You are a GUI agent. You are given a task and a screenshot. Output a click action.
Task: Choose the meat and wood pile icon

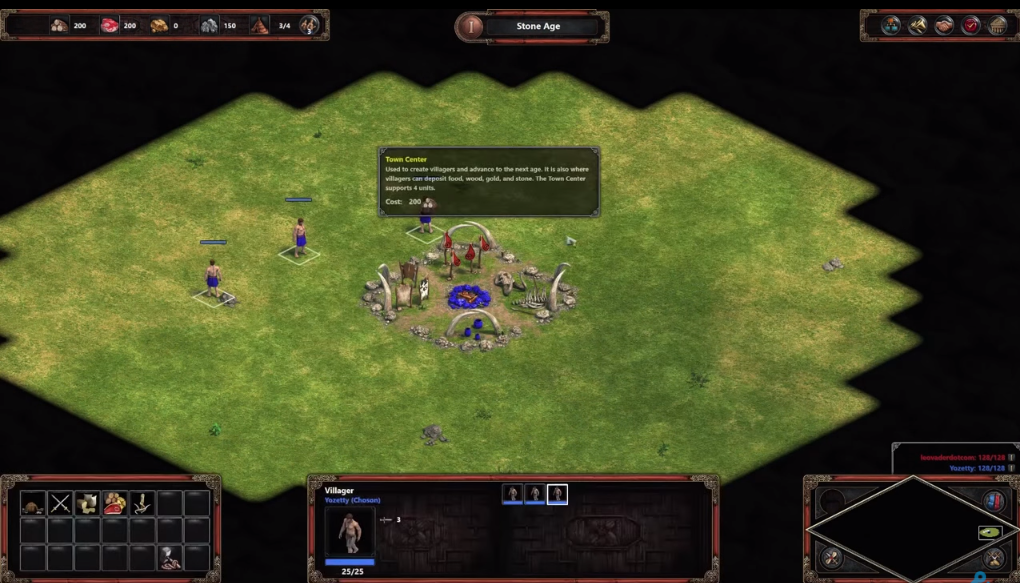point(115,504)
